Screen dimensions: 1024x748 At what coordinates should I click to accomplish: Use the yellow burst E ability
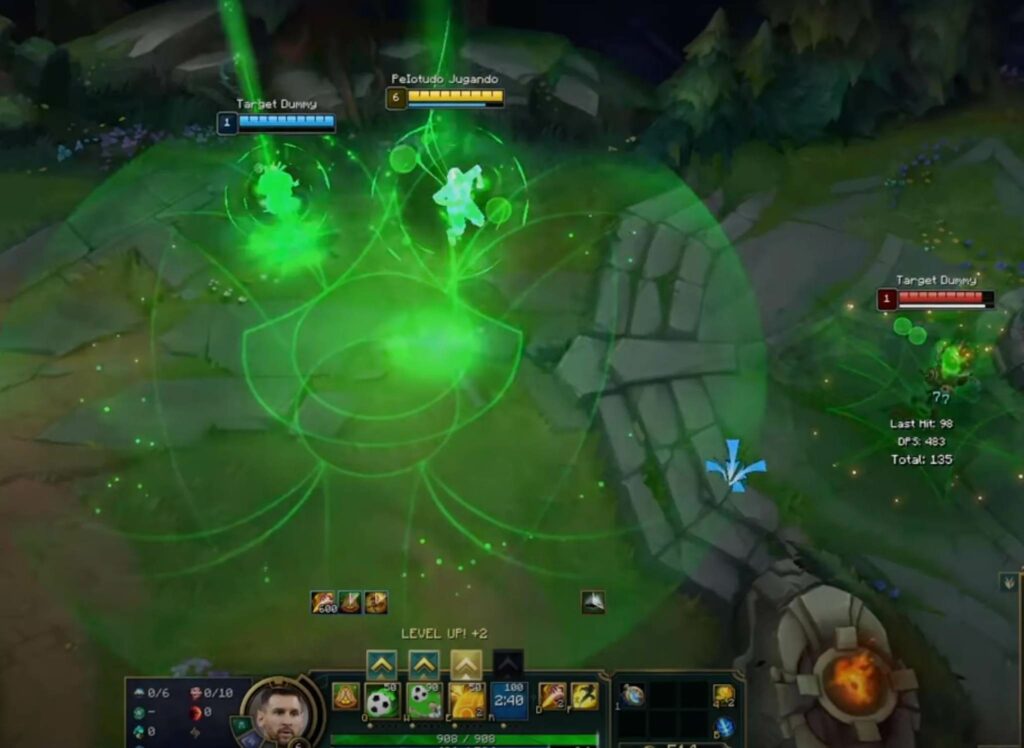466,699
